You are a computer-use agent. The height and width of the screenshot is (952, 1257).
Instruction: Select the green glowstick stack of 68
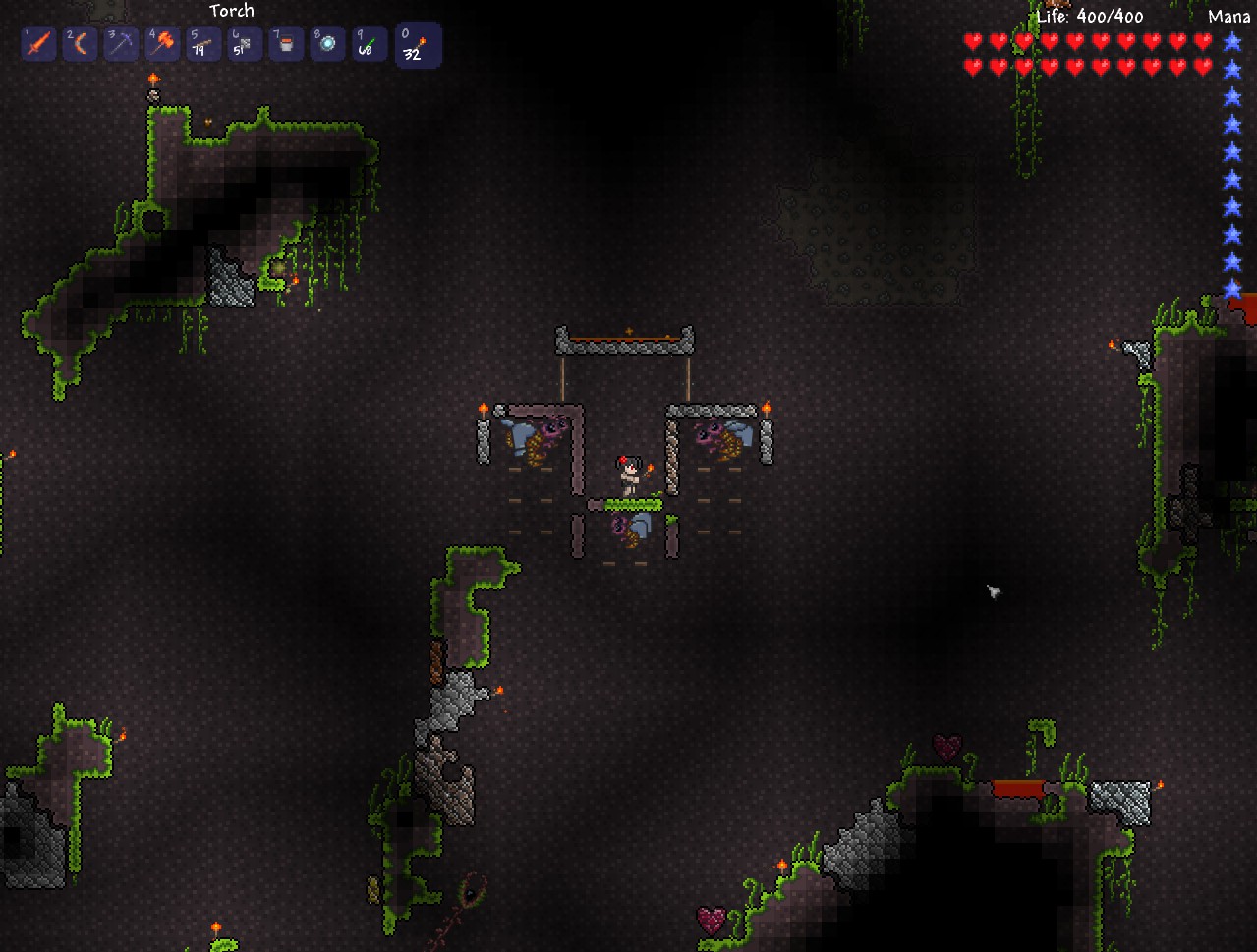(x=369, y=44)
